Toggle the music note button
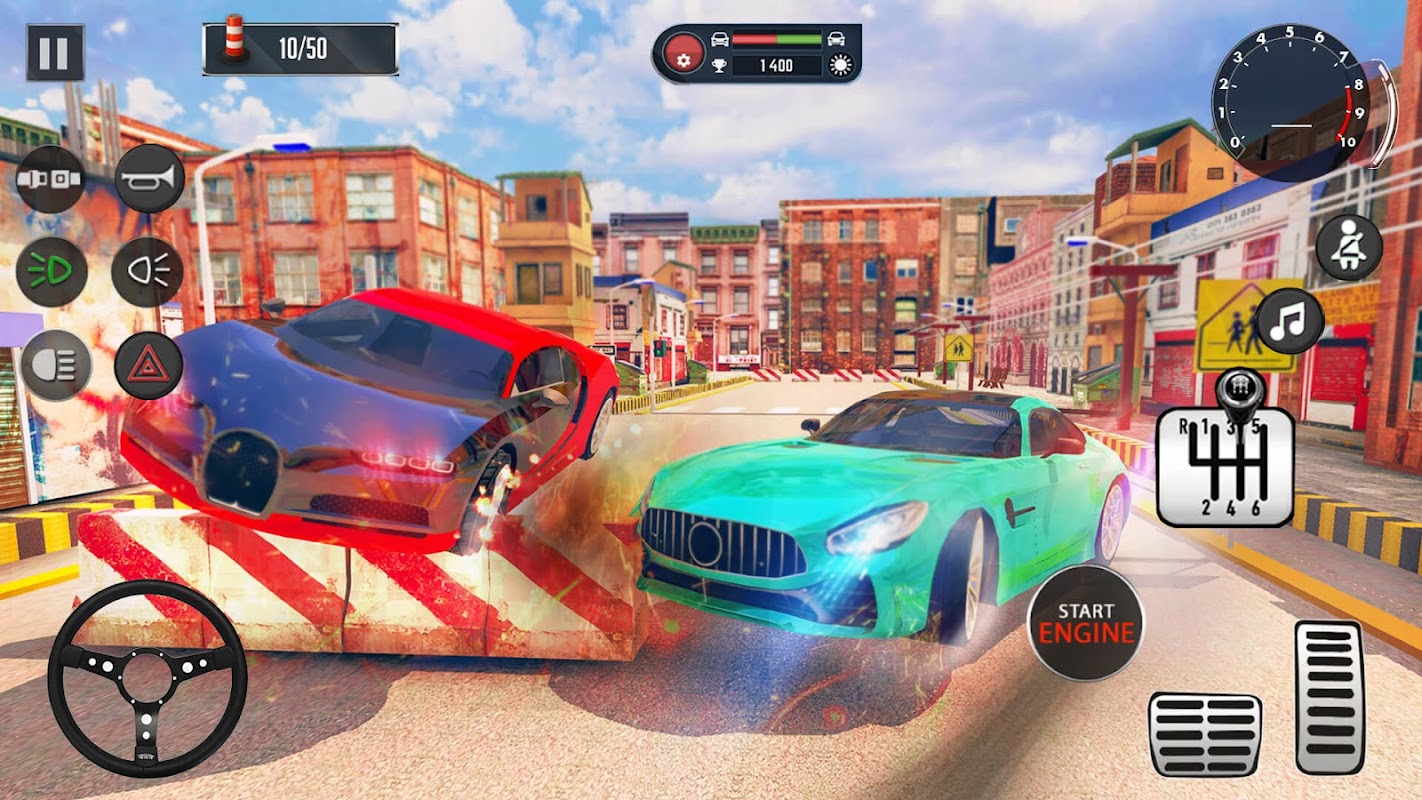Viewport: 1422px width, 800px height. (x=1290, y=321)
